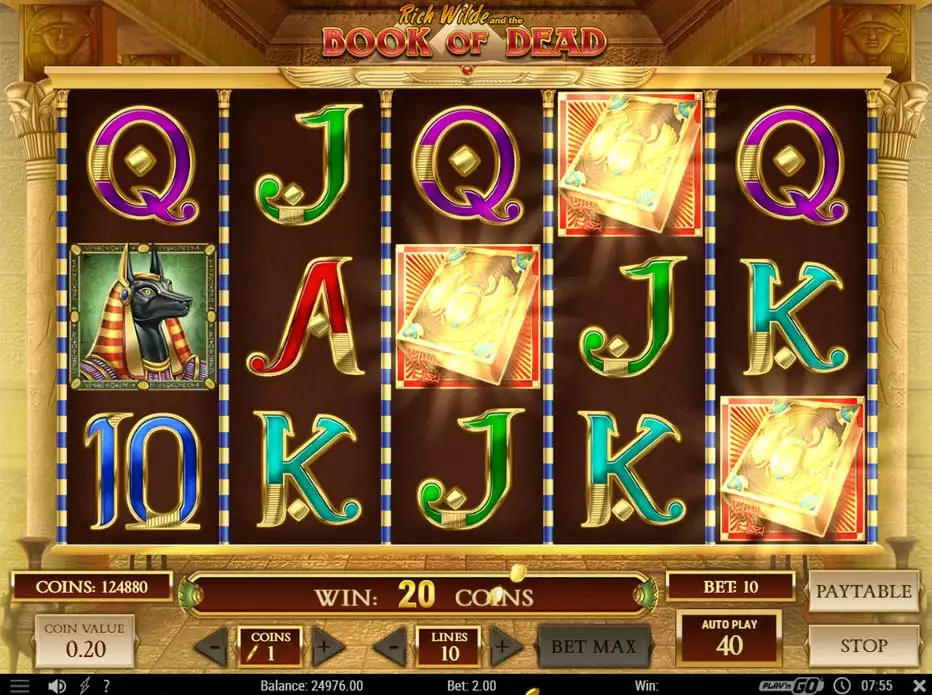
Task: Stop the spin with the Stop button
Action: 863,646
